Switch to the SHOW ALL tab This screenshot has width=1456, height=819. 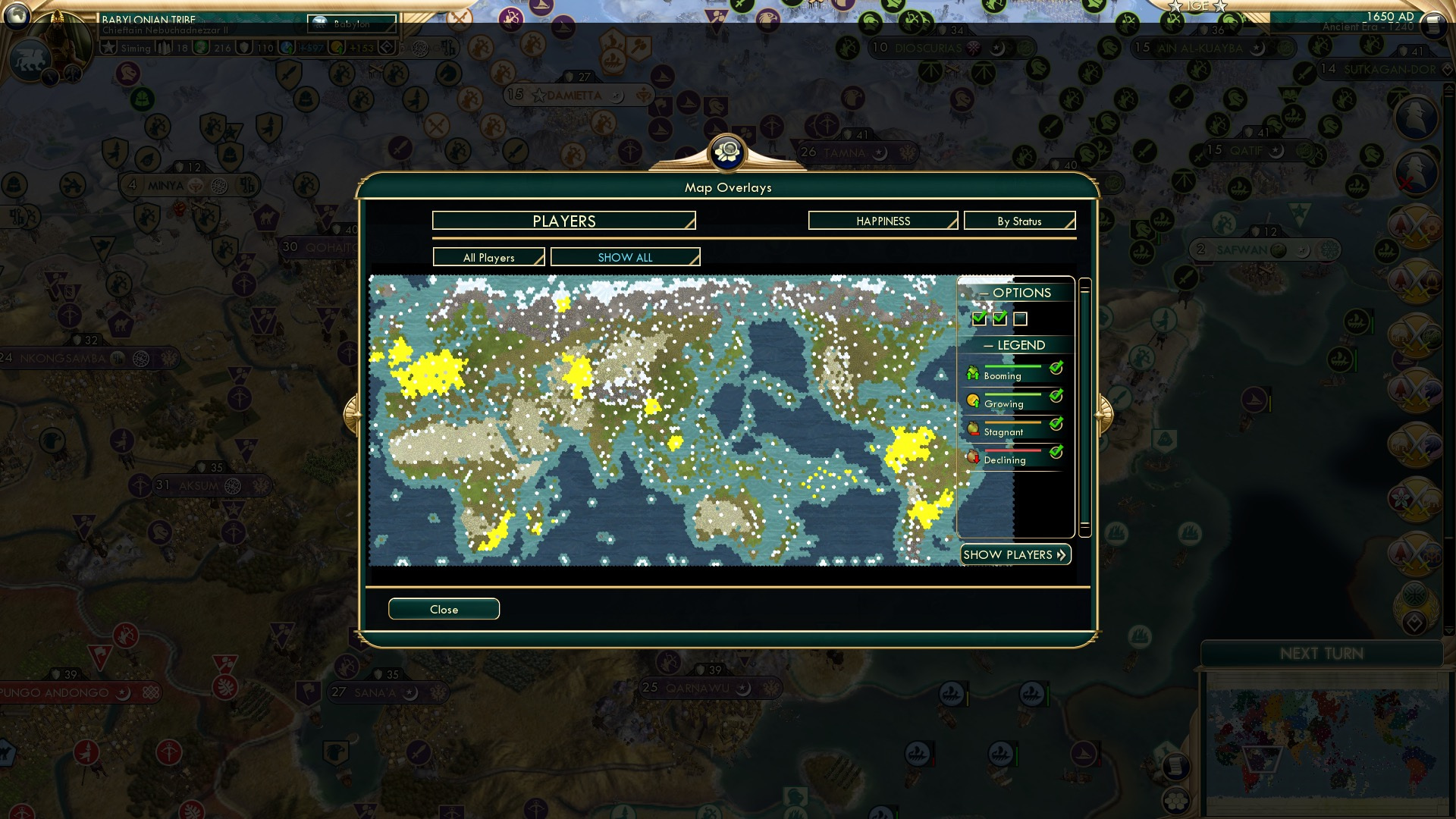coord(625,257)
